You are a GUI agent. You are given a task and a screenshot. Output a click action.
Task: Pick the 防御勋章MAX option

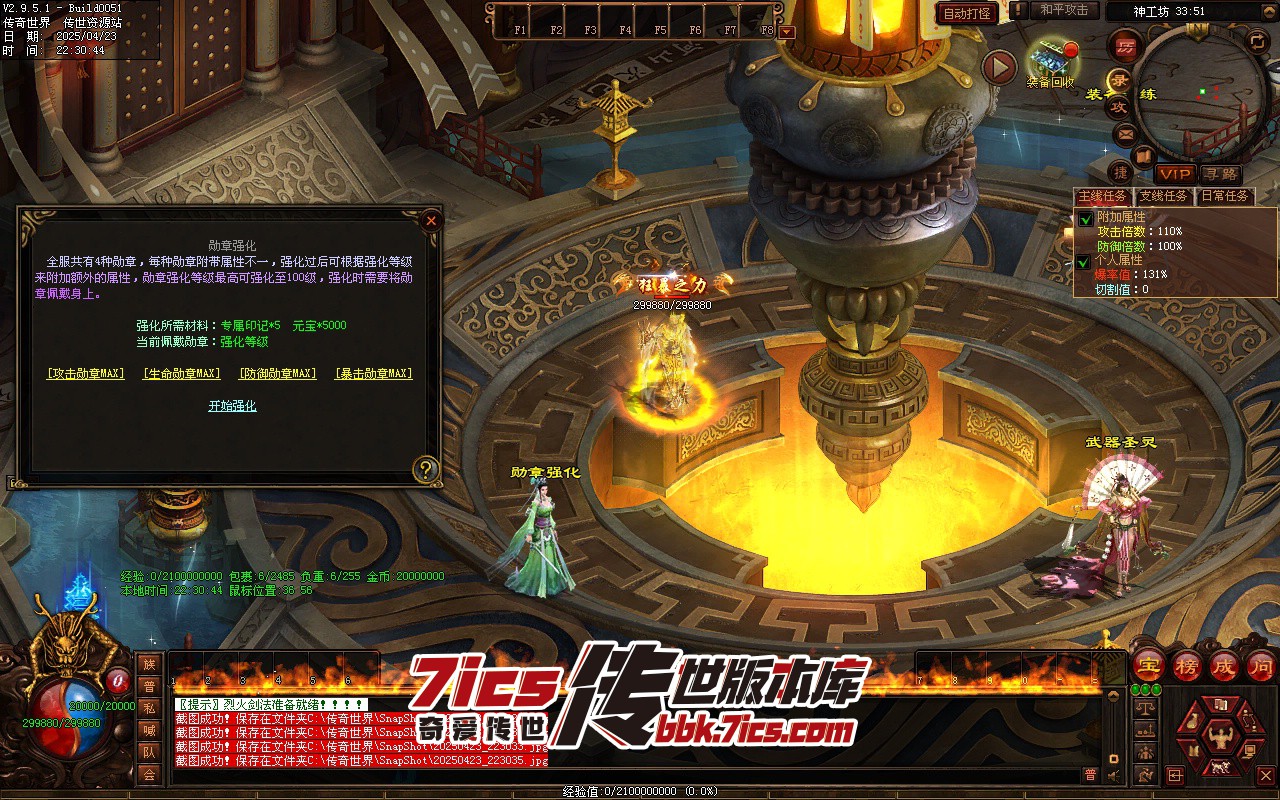[277, 374]
